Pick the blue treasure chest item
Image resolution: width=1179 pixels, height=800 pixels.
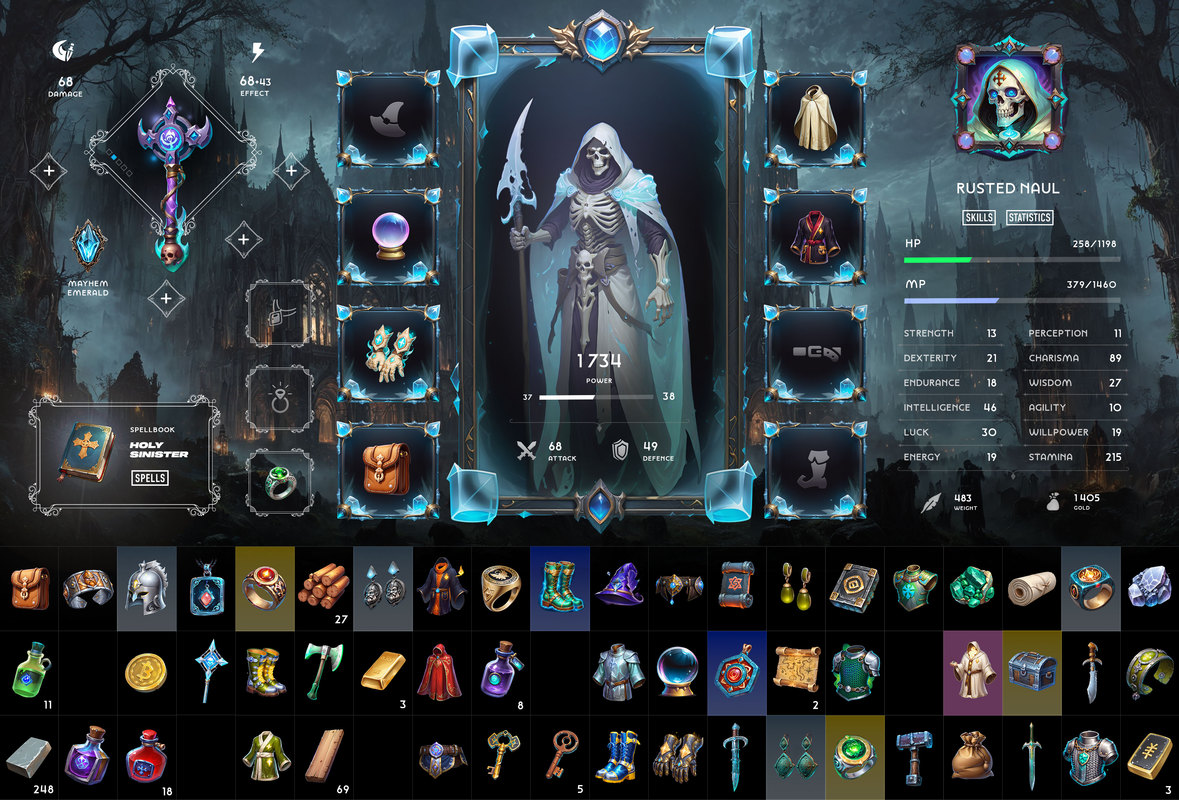1030,670
